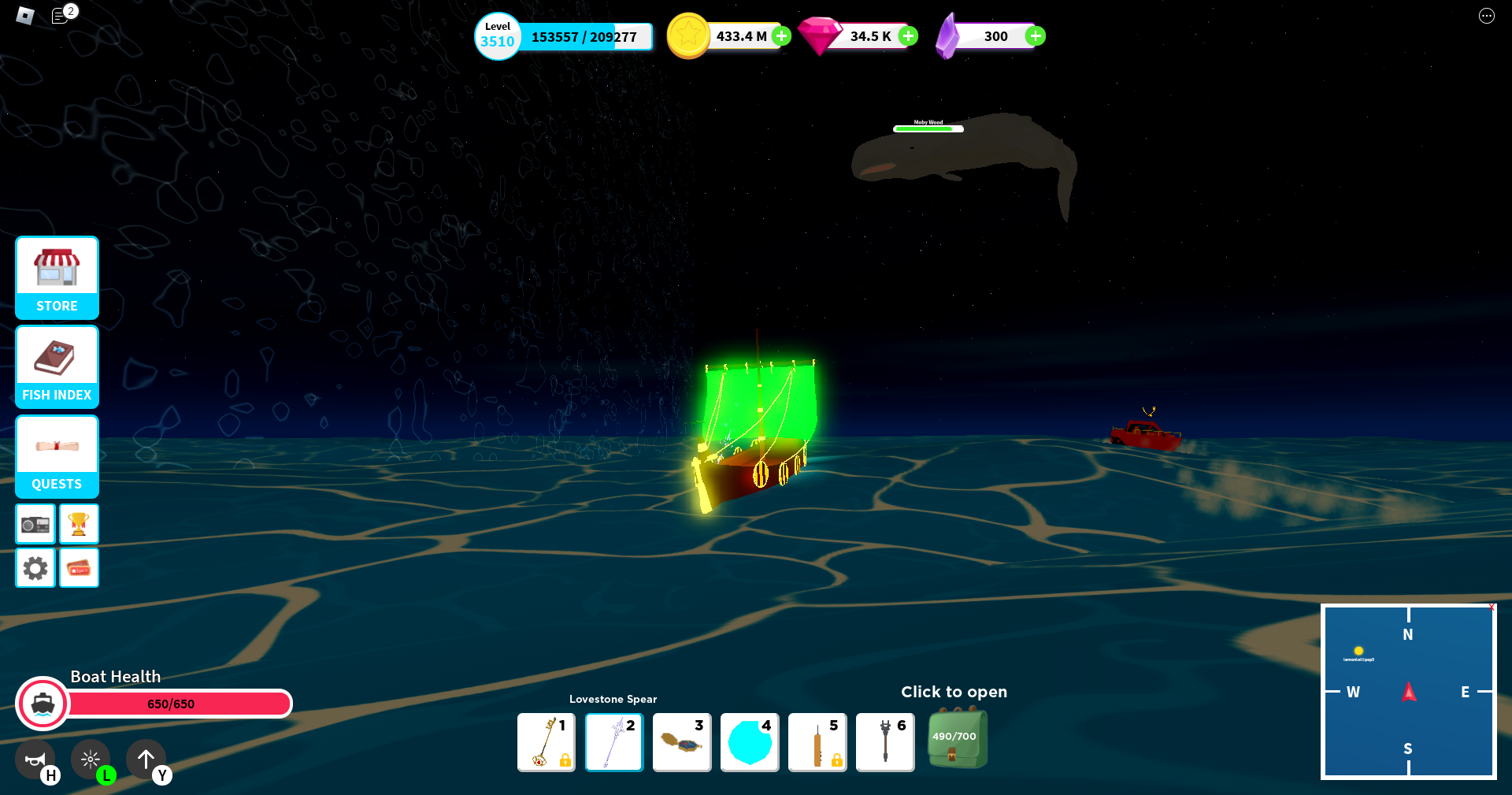Viewport: 1512px width, 795px height.
Task: Select the locked orange rod in slot 5
Action: click(817, 742)
